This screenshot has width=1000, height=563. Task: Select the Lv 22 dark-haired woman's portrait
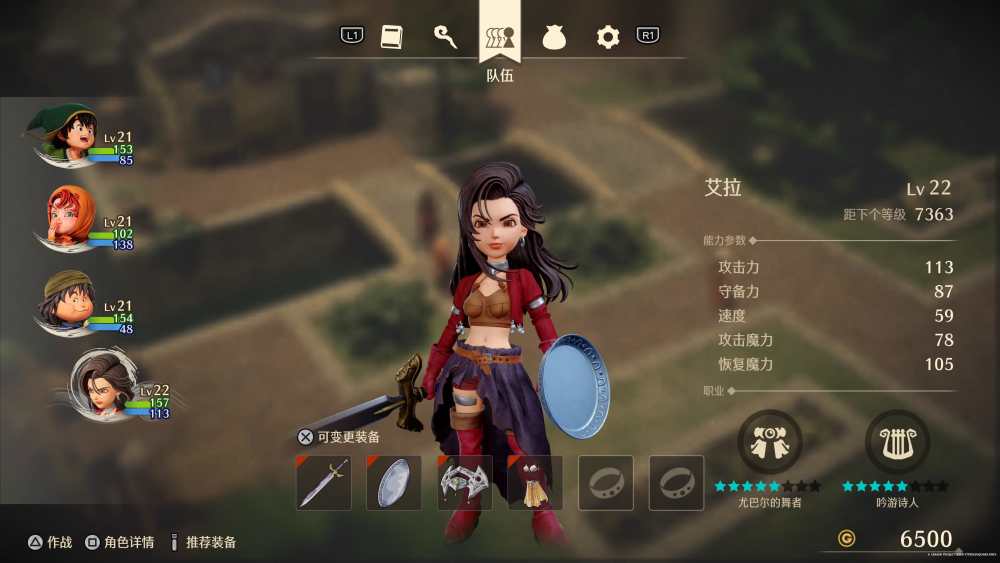tap(100, 385)
